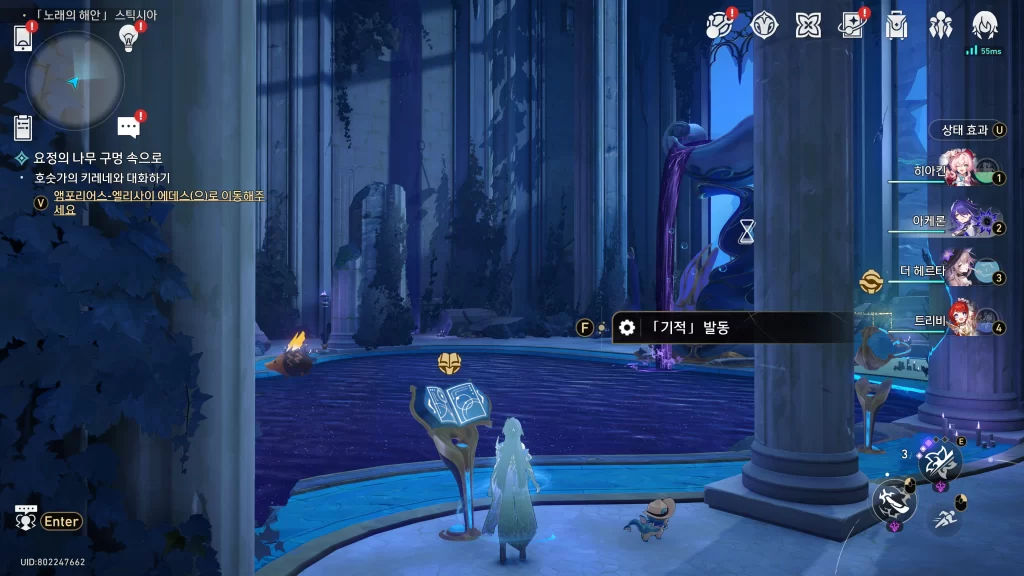This screenshot has height=576, width=1024.
Task: Open the map from the circular minimap
Action: click(75, 81)
